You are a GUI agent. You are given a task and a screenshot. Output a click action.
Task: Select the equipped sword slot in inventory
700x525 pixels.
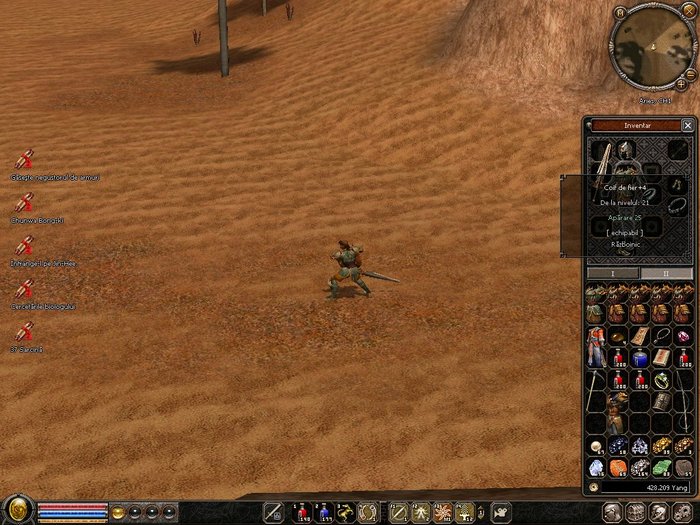point(602,153)
